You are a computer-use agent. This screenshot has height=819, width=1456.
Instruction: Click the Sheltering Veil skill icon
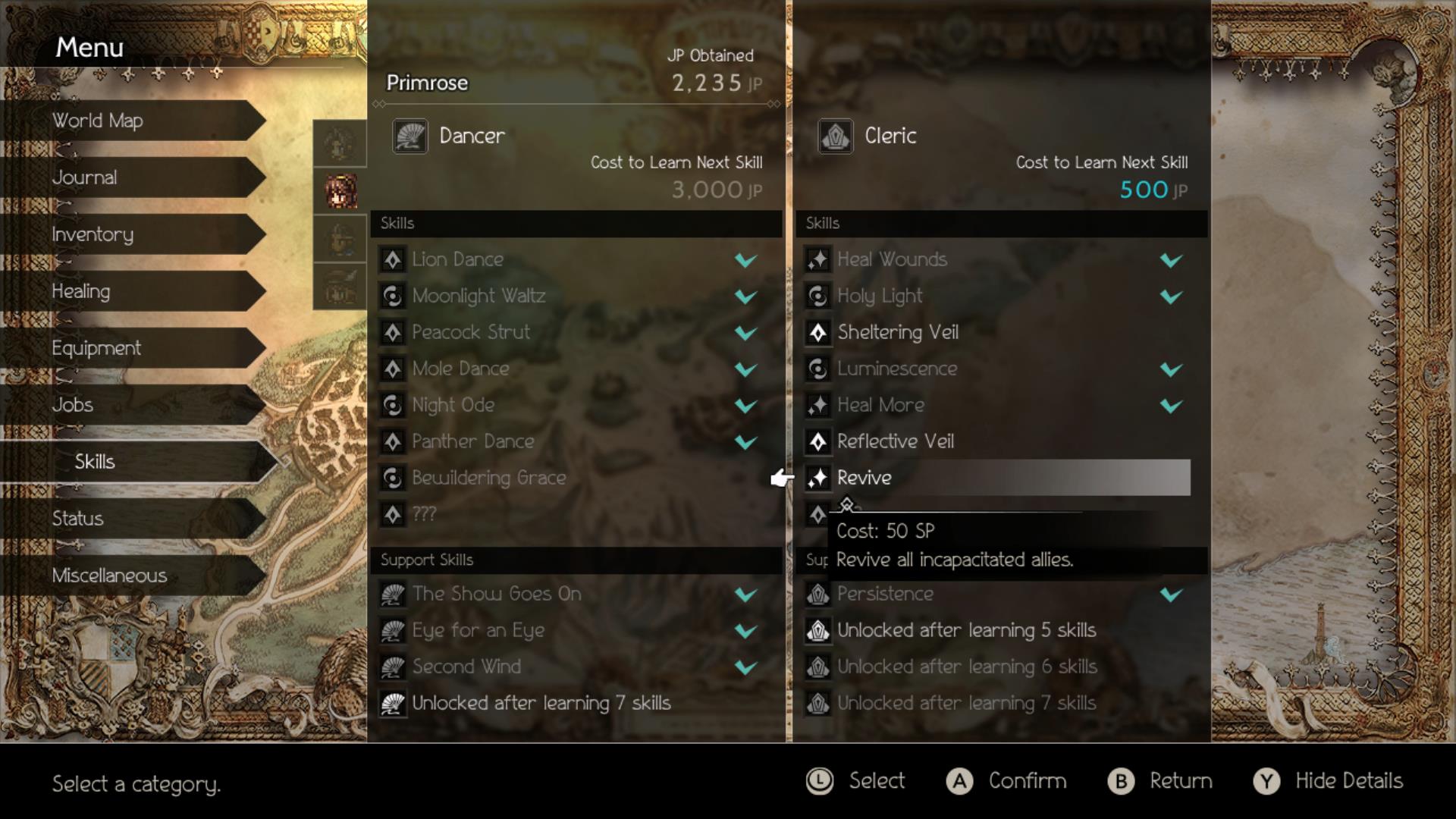click(817, 332)
